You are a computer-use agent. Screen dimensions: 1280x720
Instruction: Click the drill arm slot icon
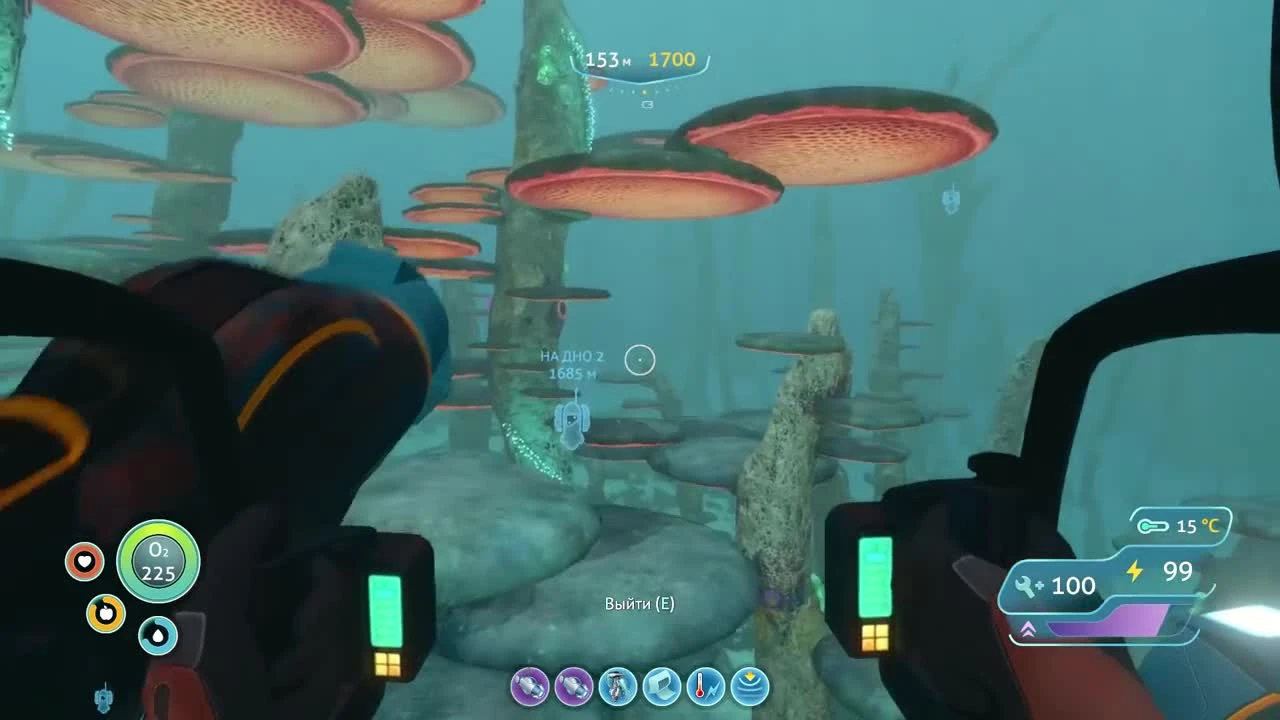pos(619,688)
